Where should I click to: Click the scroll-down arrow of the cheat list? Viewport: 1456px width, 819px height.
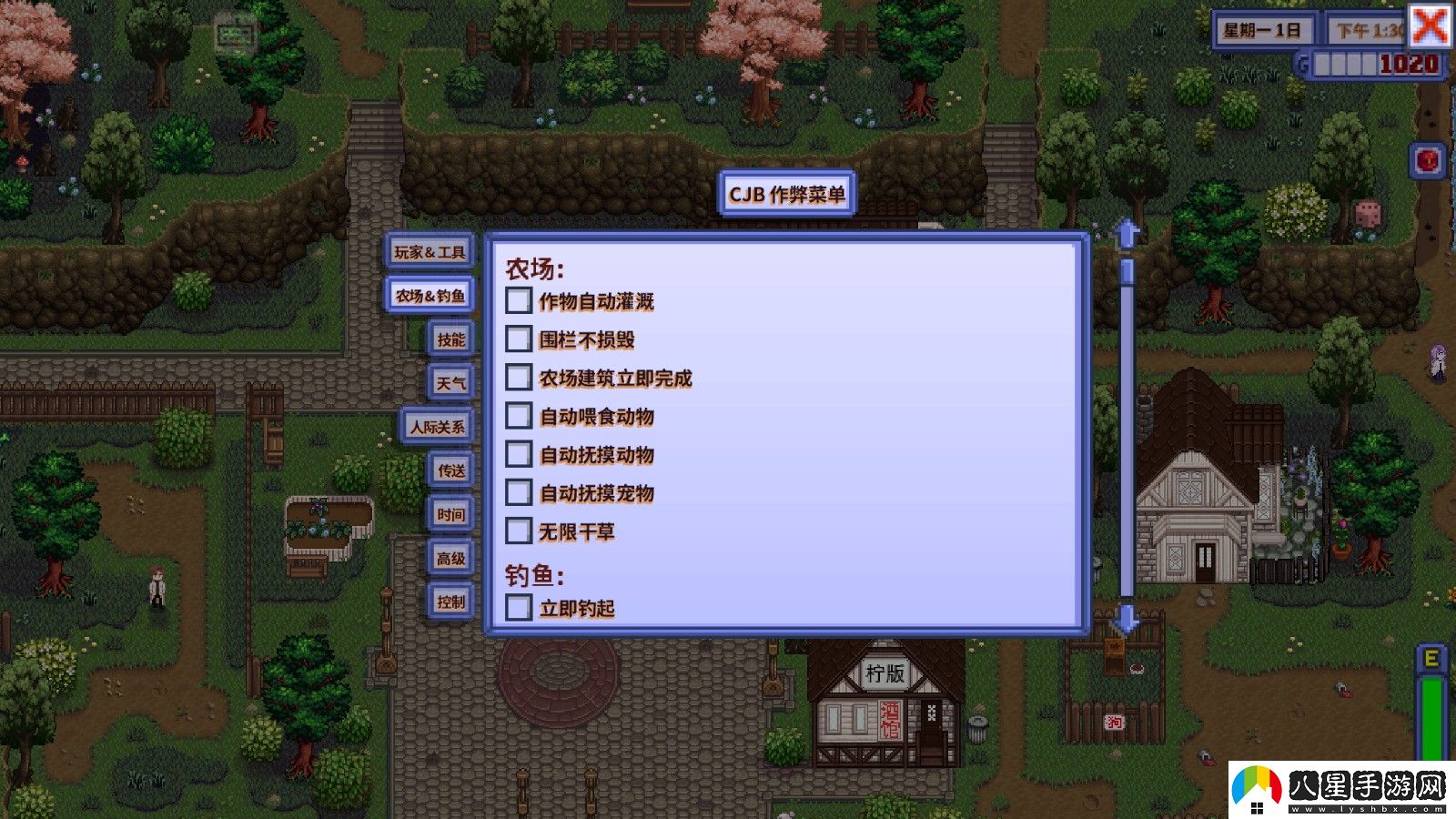point(1127,618)
